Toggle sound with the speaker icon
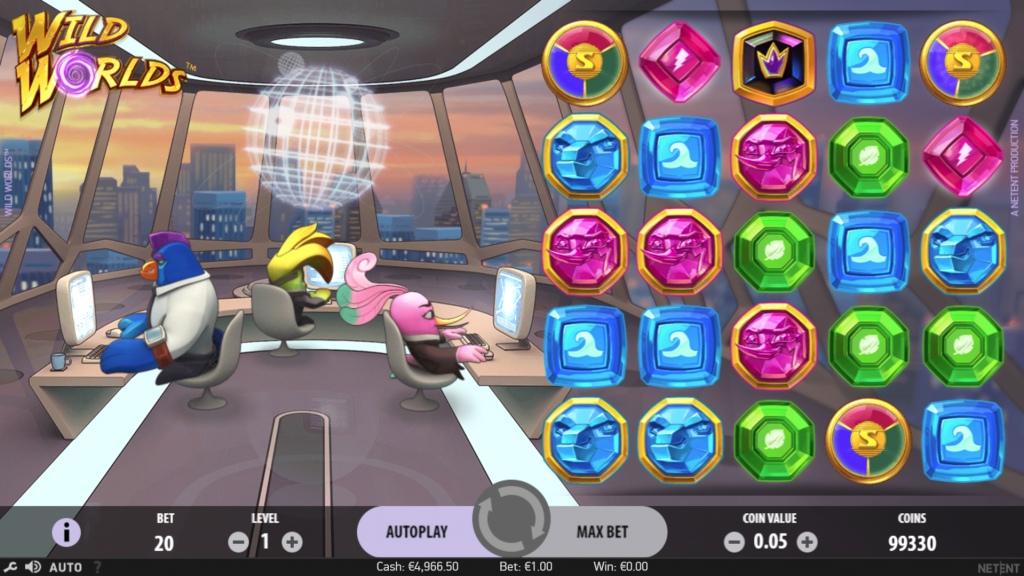This screenshot has height=576, width=1024. (x=32, y=567)
